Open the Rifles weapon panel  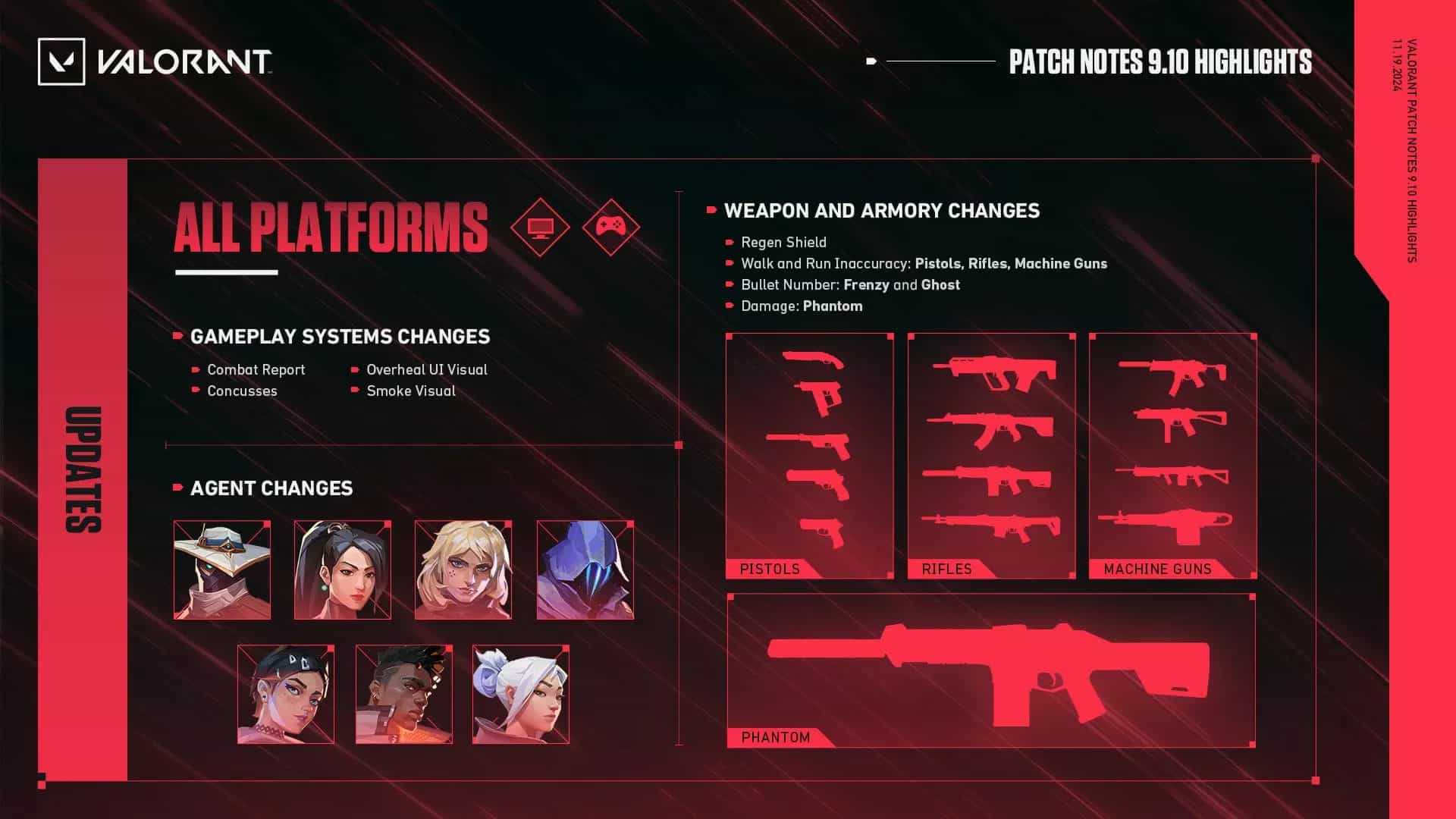coord(991,456)
